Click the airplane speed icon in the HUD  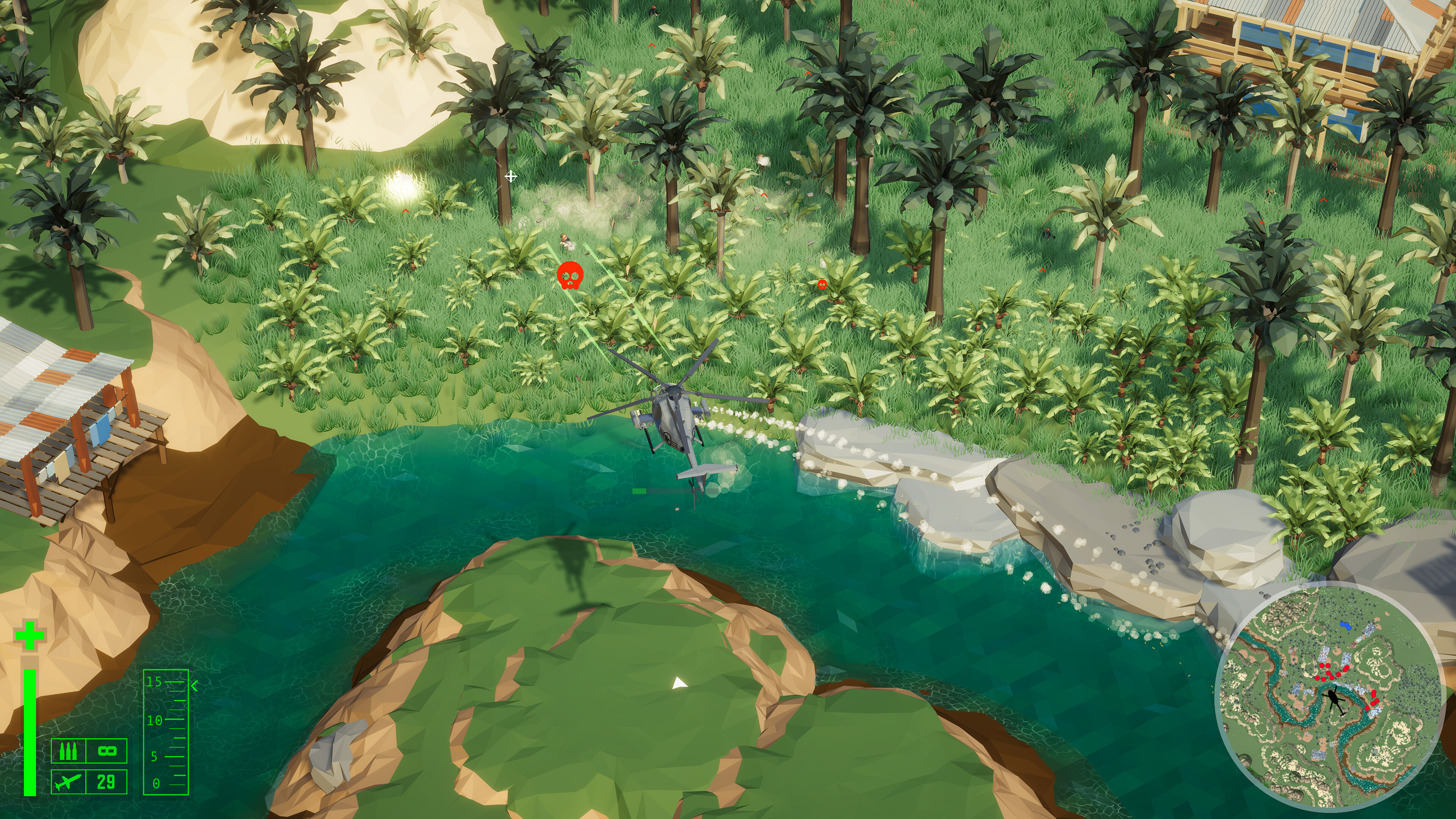click(x=68, y=783)
